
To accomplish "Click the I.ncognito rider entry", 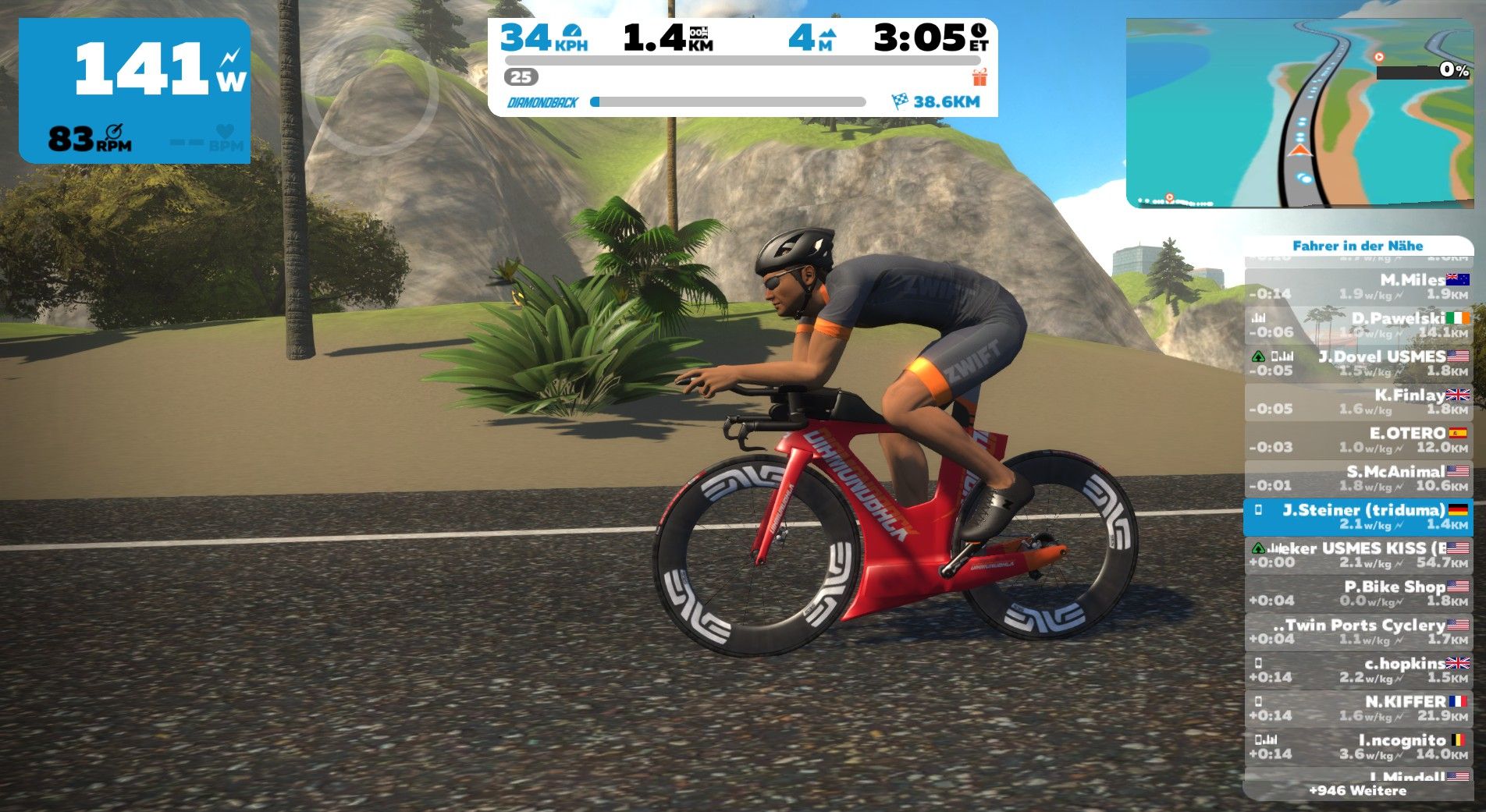I will pos(1358,746).
